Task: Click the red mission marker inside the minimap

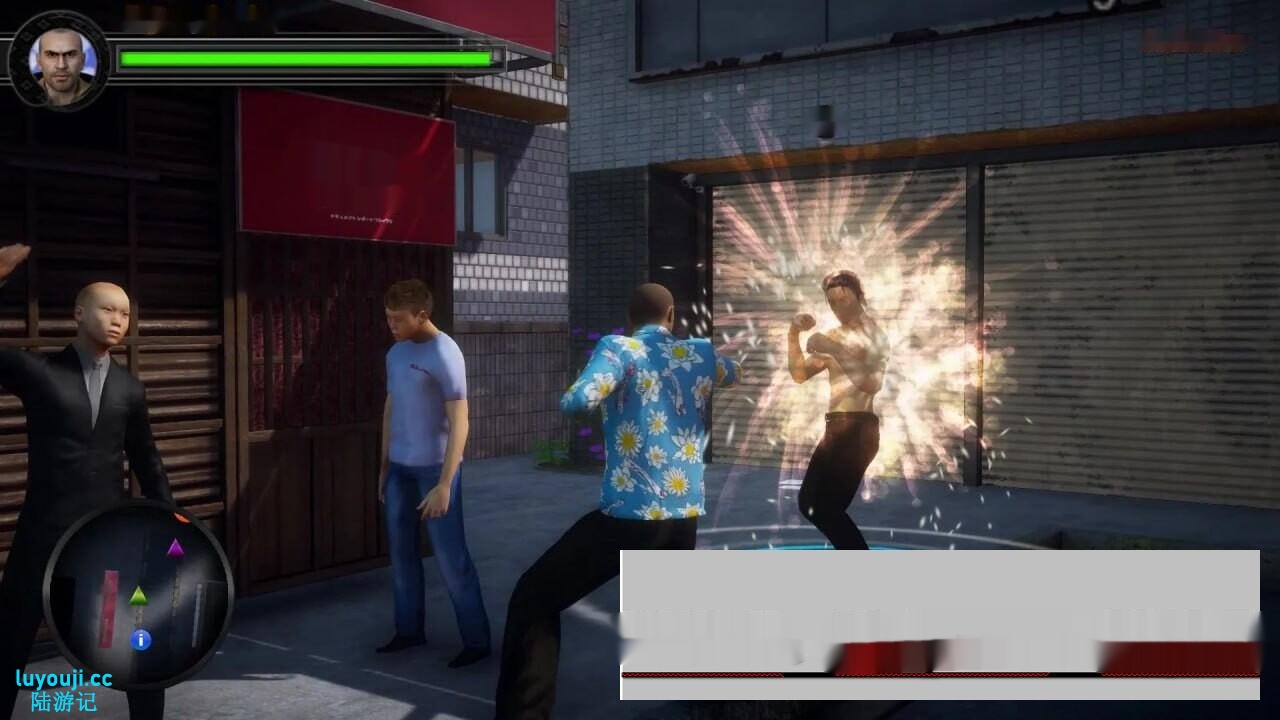Action: click(x=109, y=608)
